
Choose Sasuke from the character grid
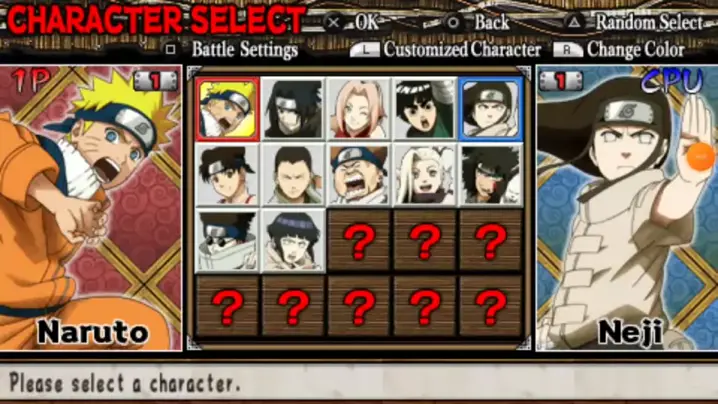294,108
